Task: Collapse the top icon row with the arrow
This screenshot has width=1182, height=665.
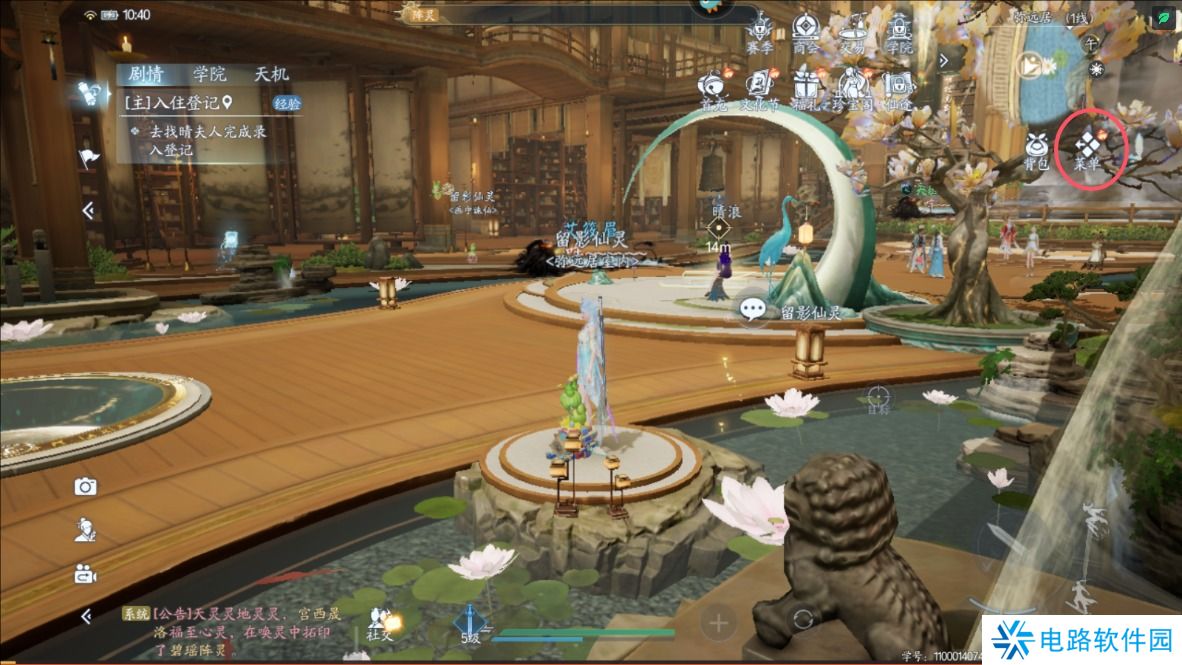Action: [x=943, y=60]
